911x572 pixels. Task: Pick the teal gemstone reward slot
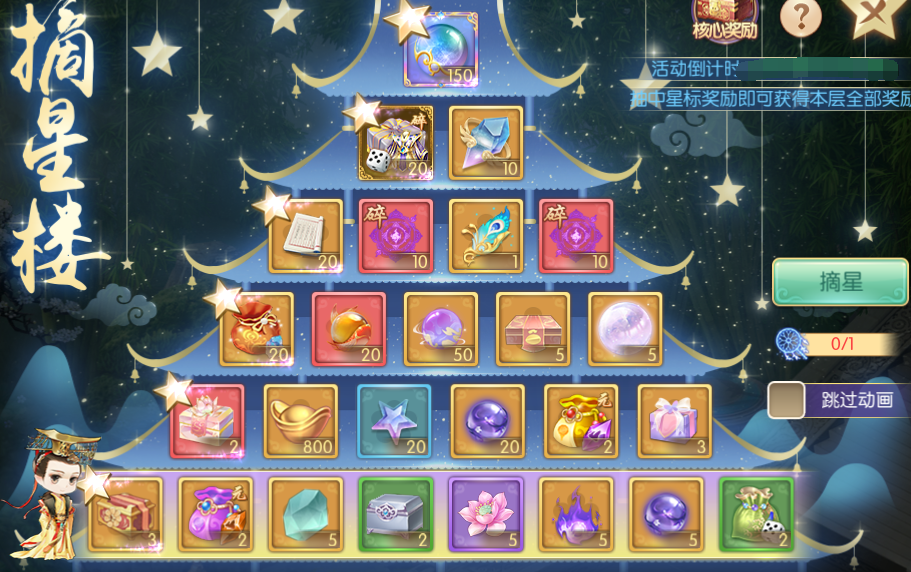tap(306, 514)
